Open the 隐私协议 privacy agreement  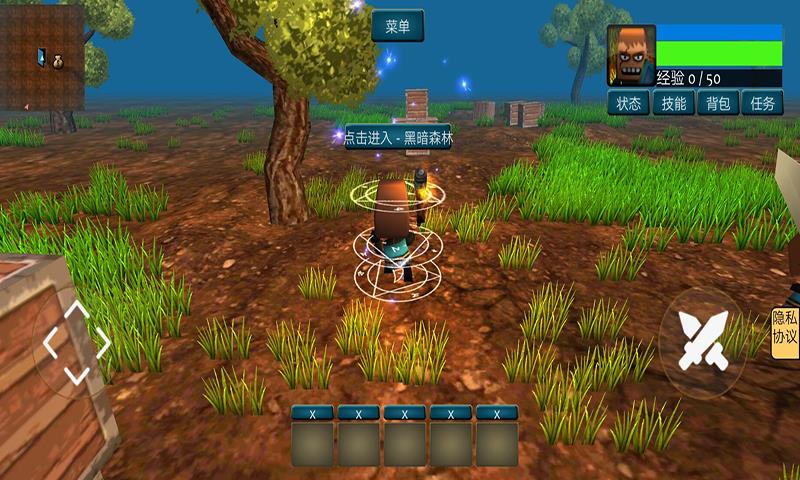[785, 329]
